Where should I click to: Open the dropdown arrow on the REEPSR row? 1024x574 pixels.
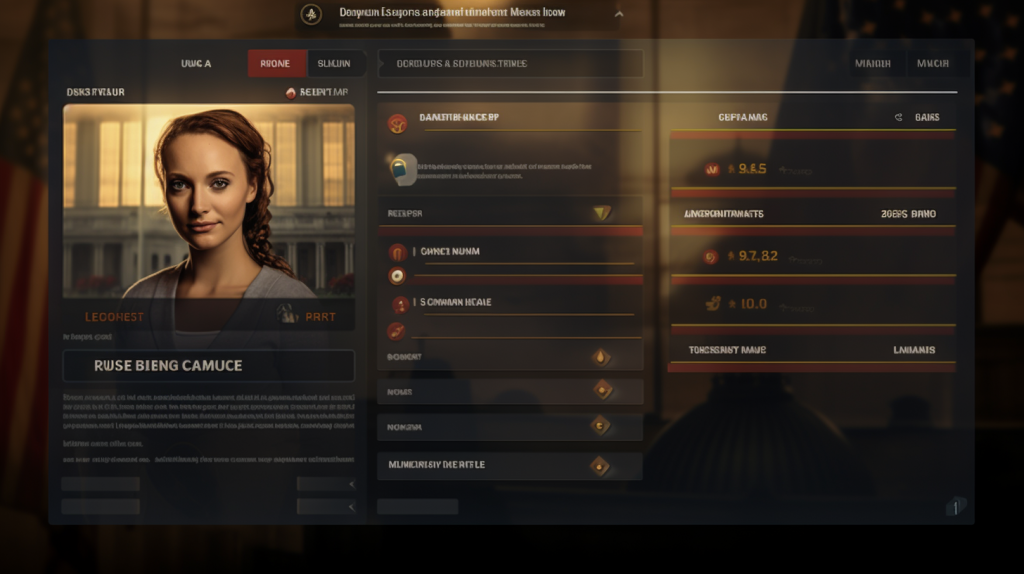(601, 212)
